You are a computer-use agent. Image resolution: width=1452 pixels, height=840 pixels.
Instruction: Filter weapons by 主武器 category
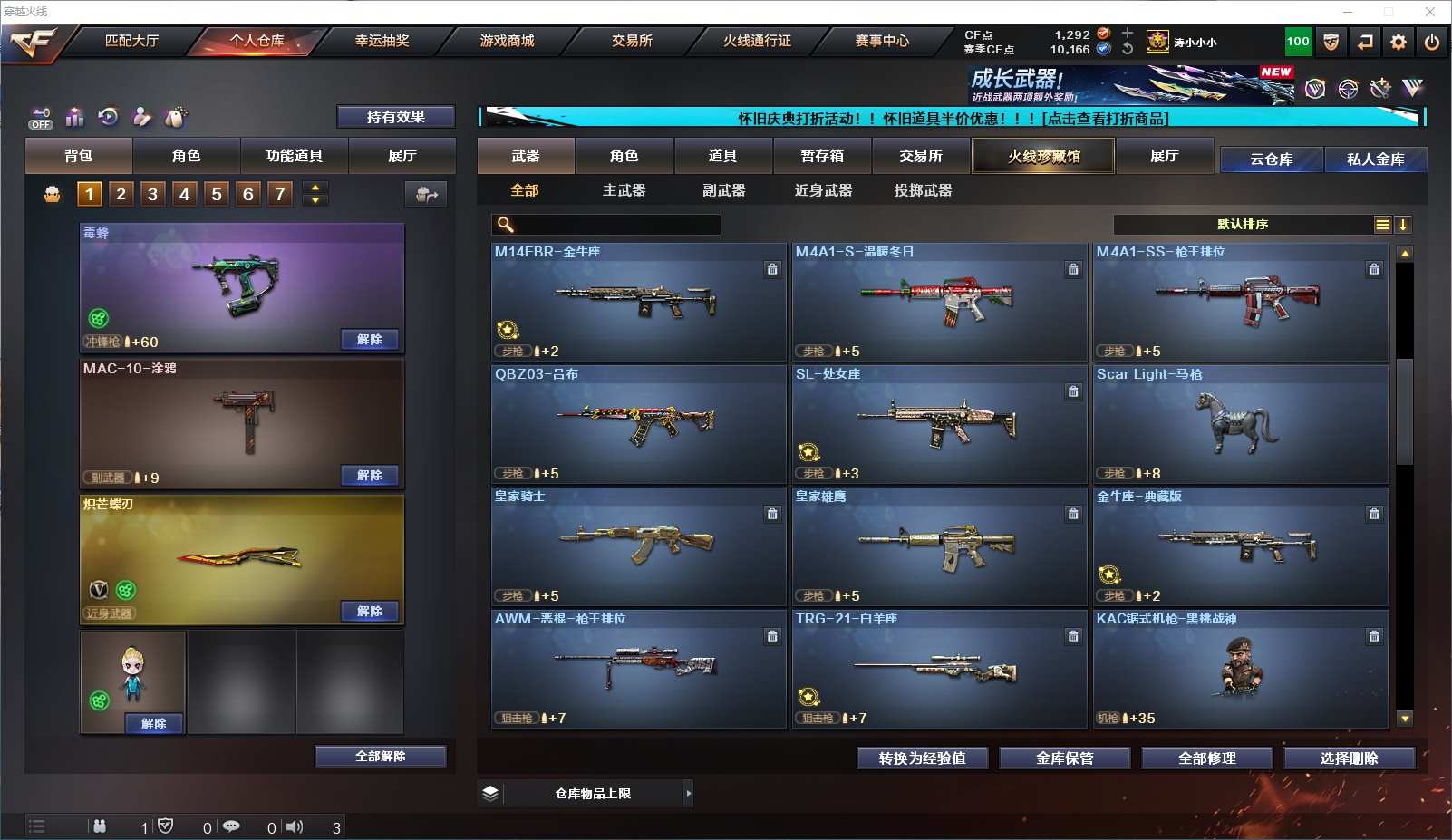click(x=624, y=190)
